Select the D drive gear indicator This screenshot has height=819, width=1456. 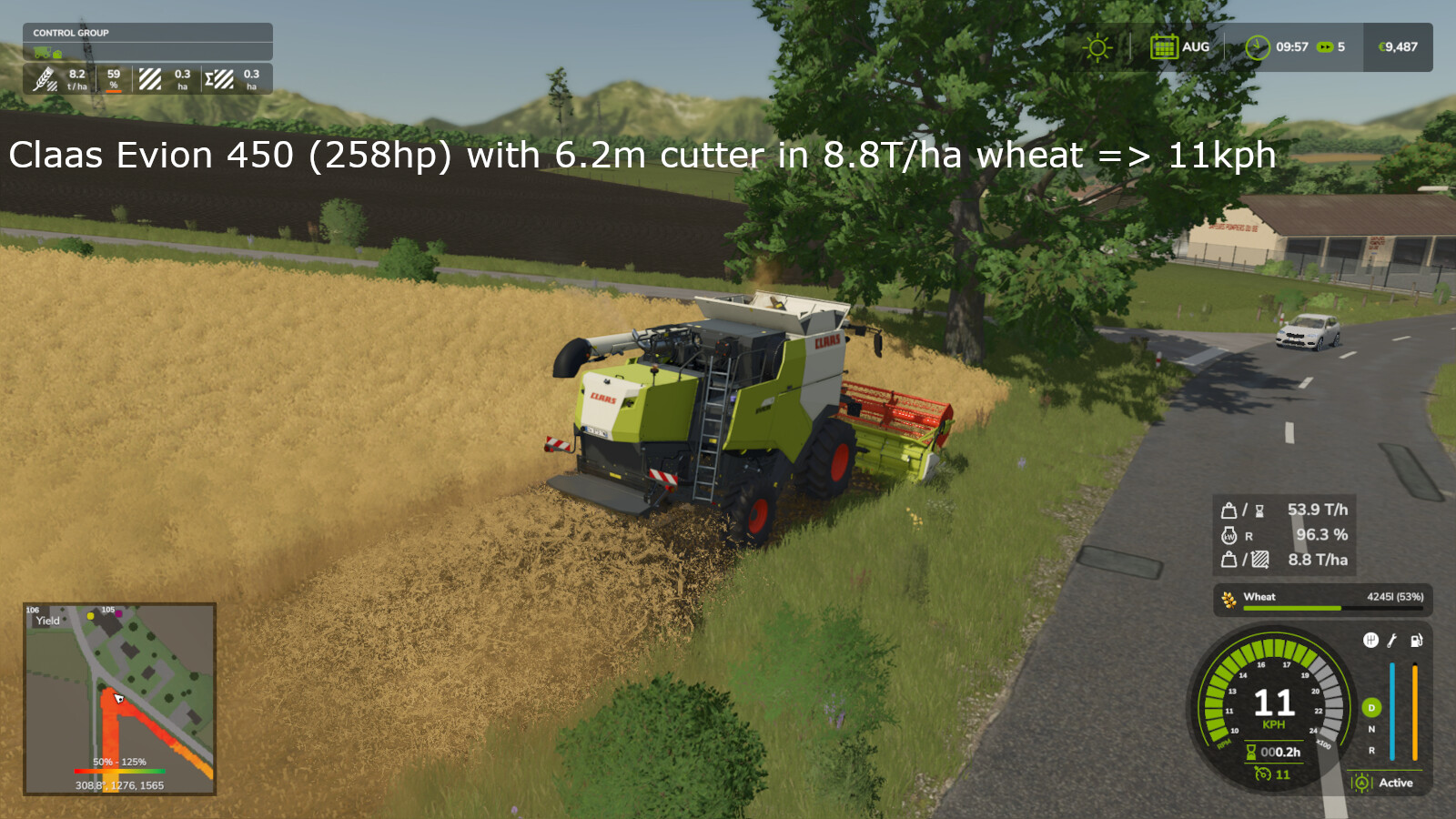[x=1371, y=709]
